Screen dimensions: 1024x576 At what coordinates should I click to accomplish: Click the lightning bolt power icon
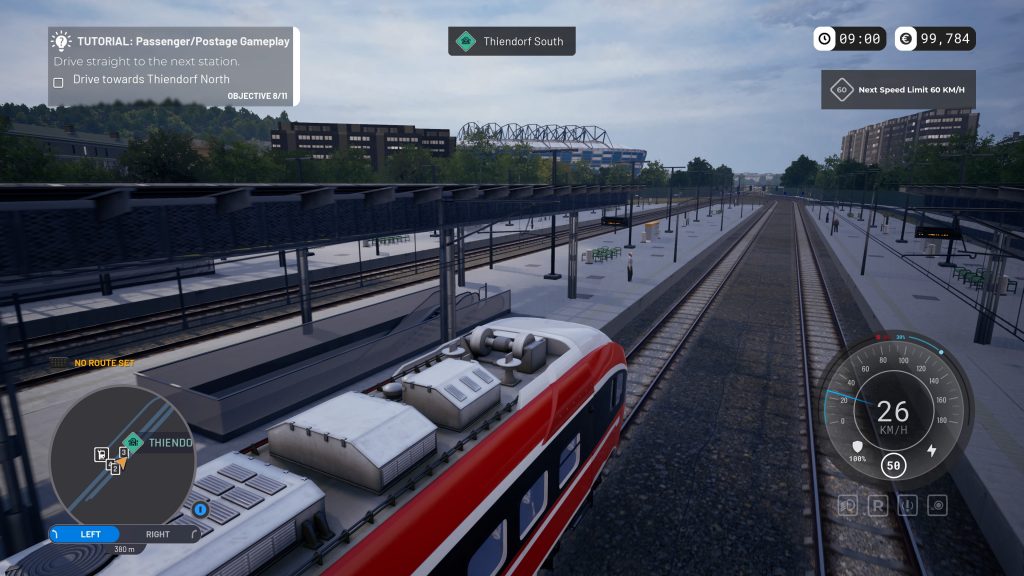coord(932,450)
